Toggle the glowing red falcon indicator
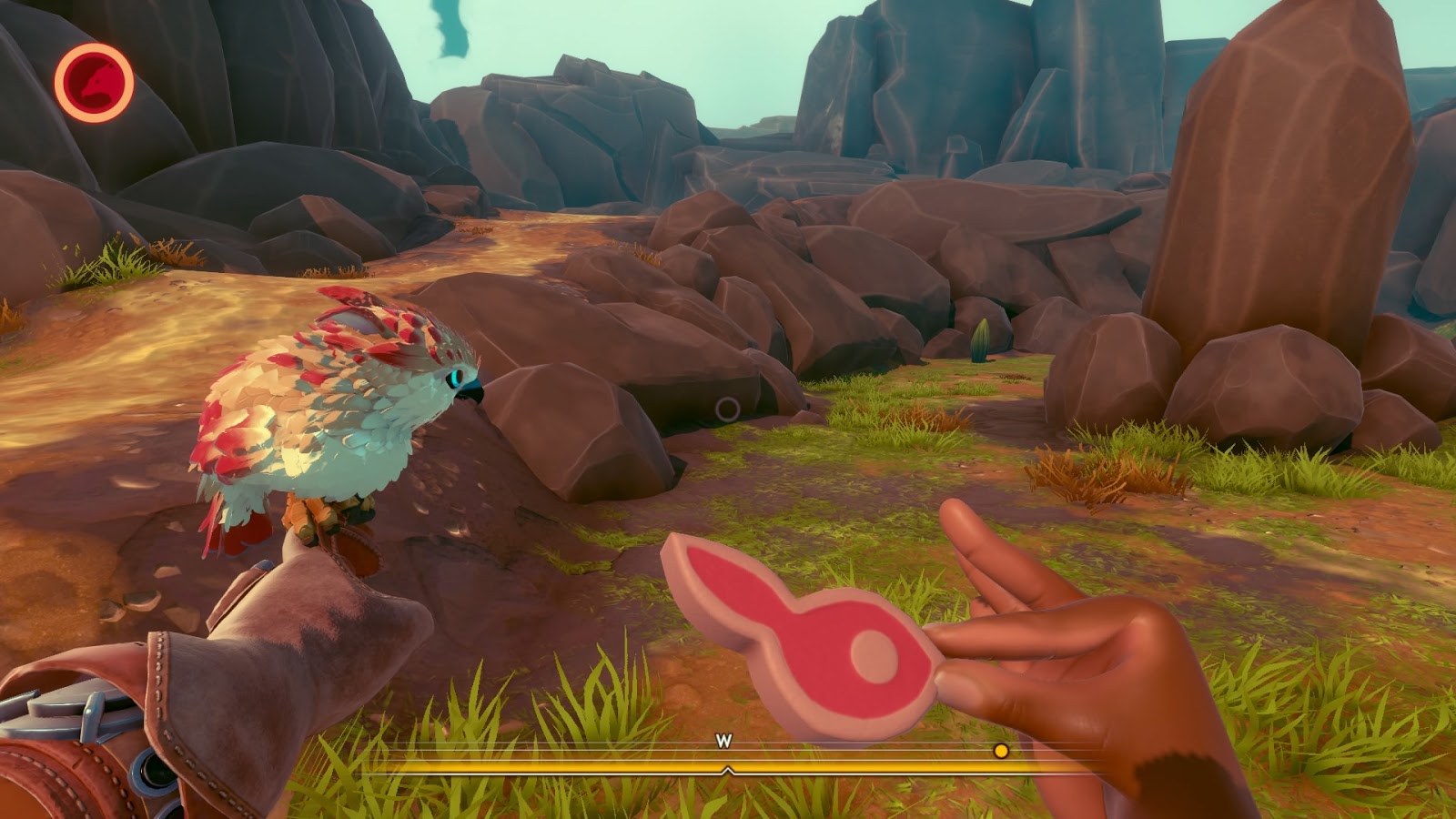 [x=94, y=82]
